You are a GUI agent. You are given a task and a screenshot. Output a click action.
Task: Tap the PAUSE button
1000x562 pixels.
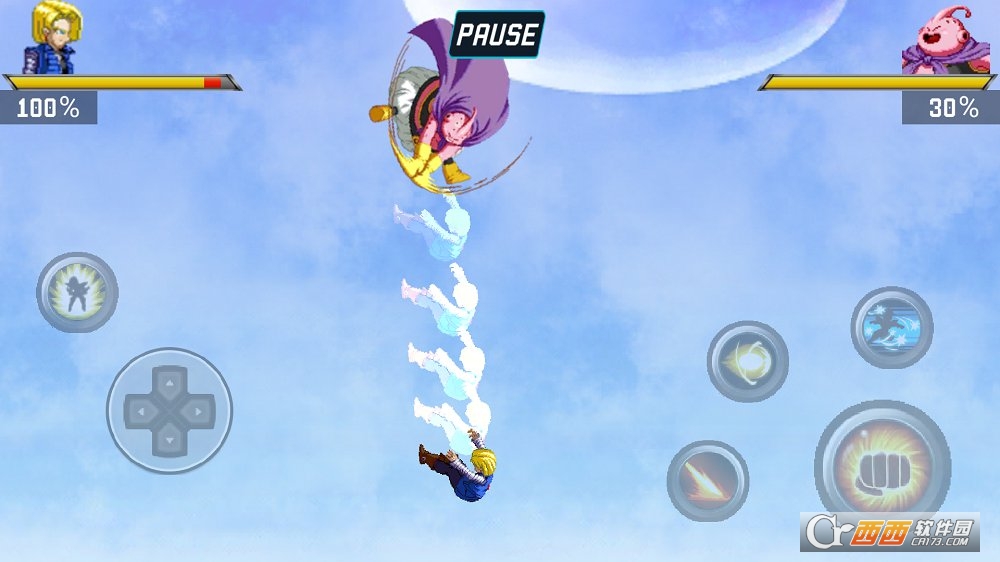(x=496, y=34)
